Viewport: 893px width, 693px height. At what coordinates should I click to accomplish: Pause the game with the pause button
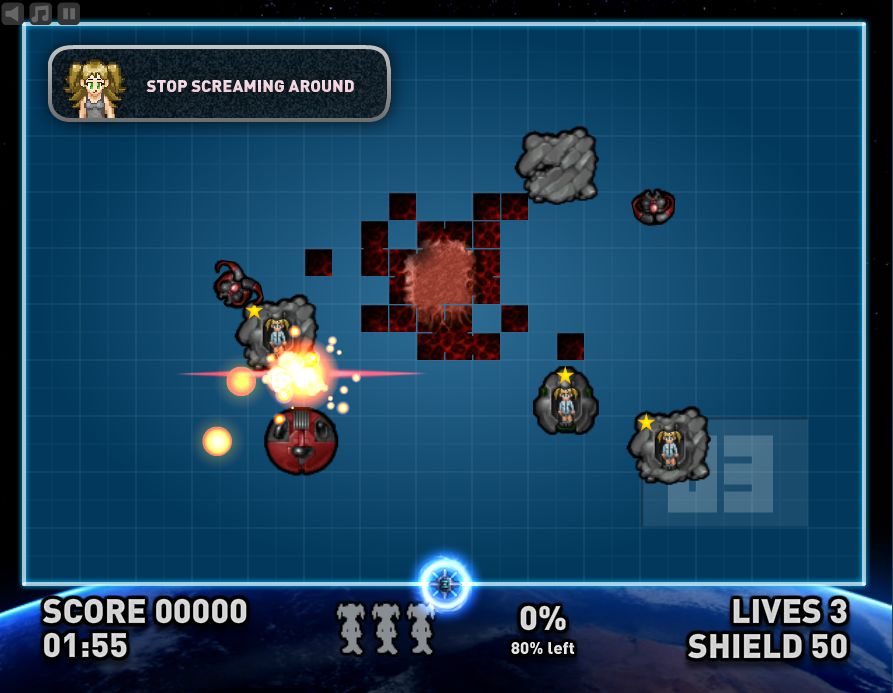(x=68, y=13)
